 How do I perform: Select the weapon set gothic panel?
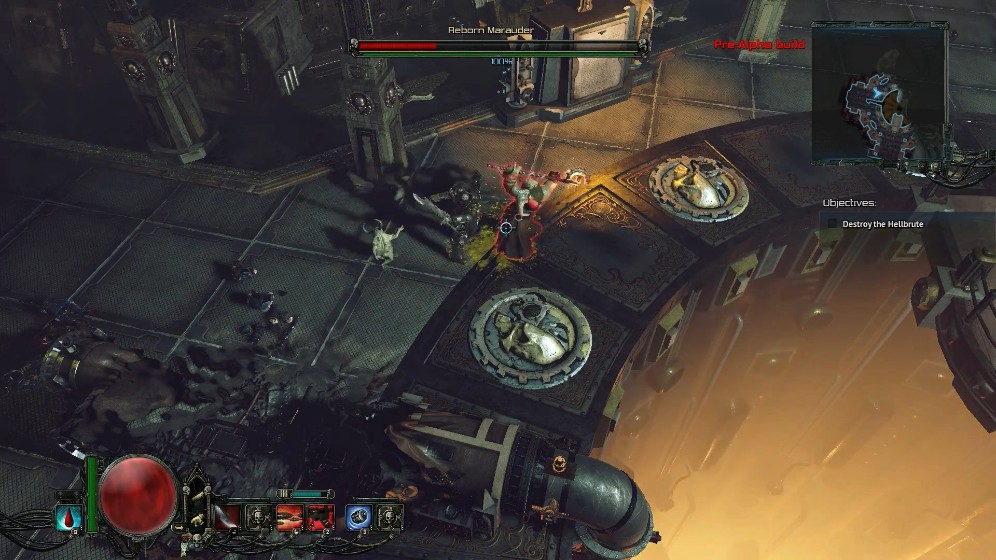pos(196,500)
